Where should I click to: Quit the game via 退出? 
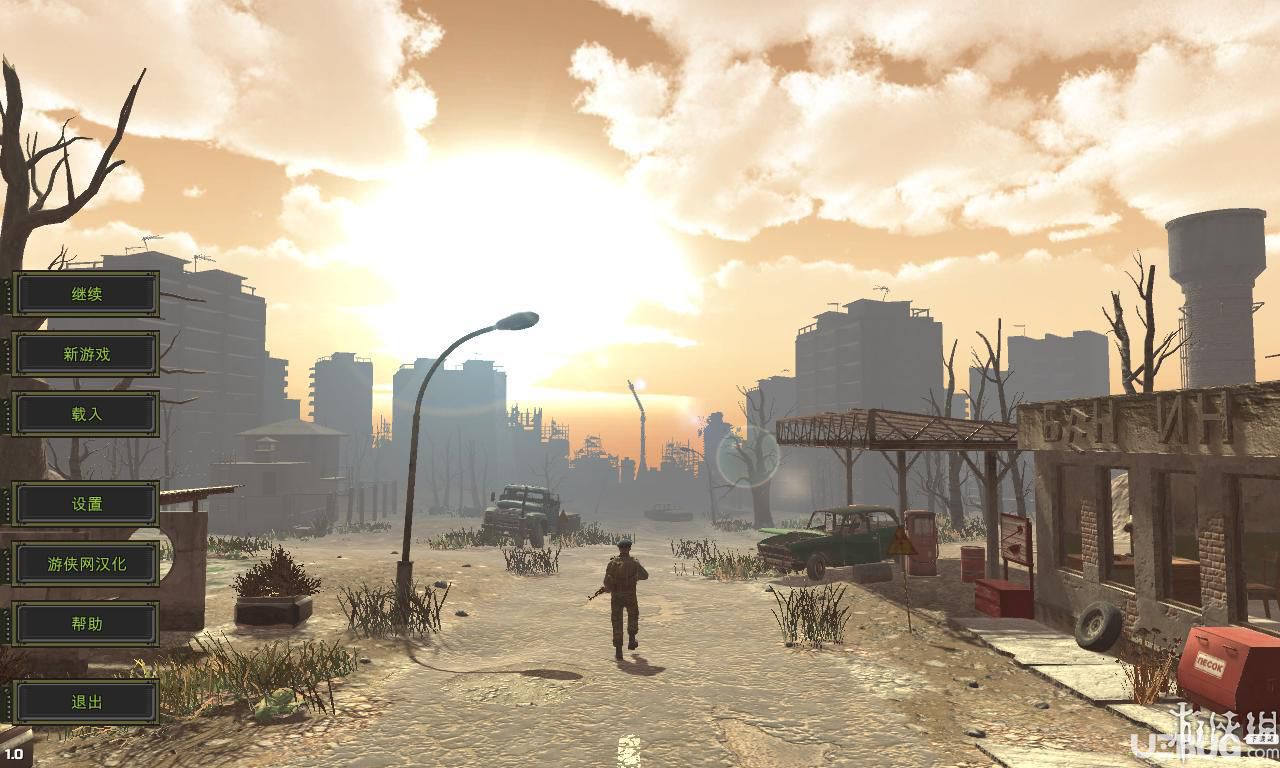pyautogui.click(x=86, y=702)
